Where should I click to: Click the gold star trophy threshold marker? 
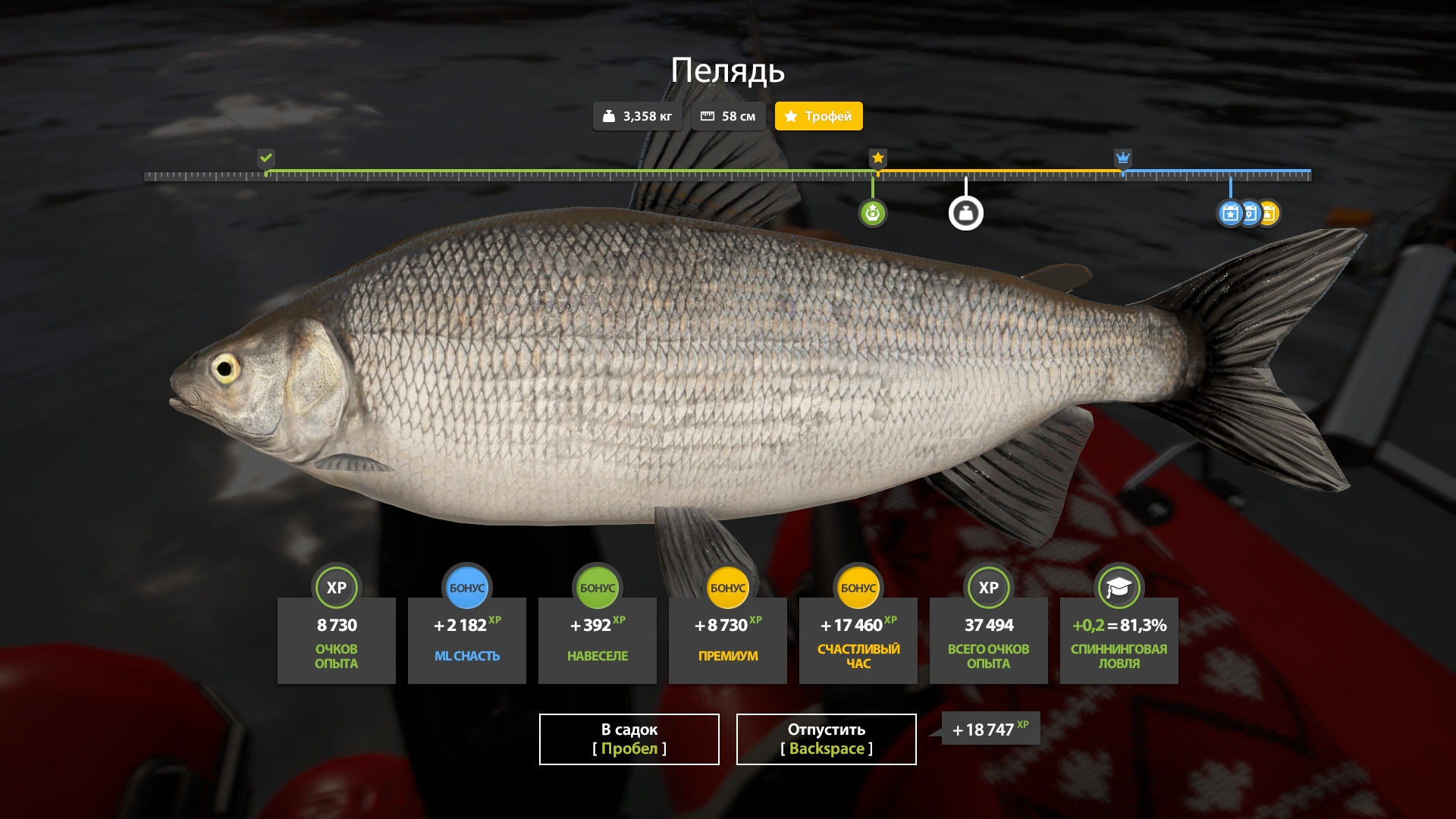pyautogui.click(x=877, y=158)
